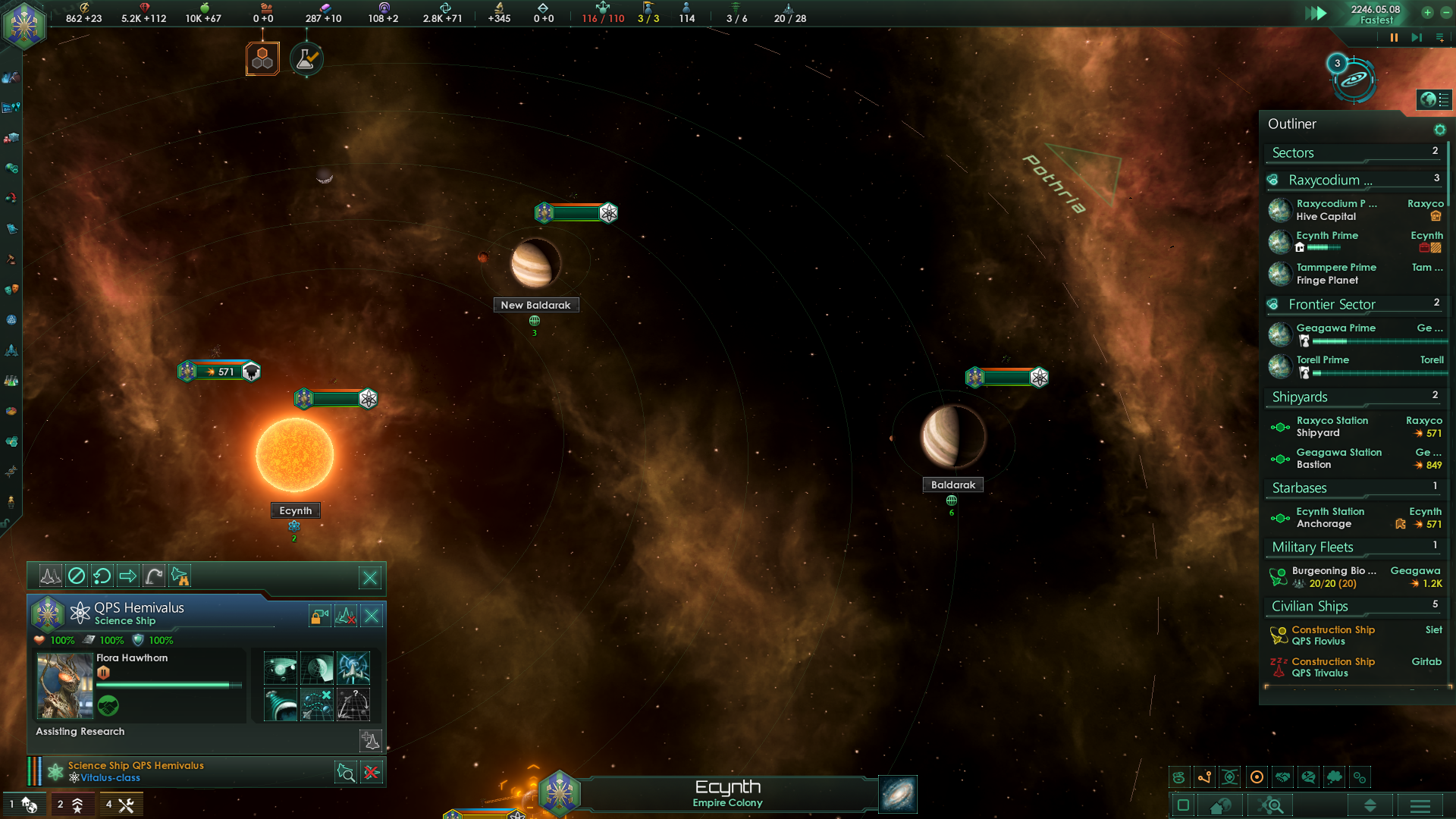Open the galaxy map view button

tap(898, 794)
